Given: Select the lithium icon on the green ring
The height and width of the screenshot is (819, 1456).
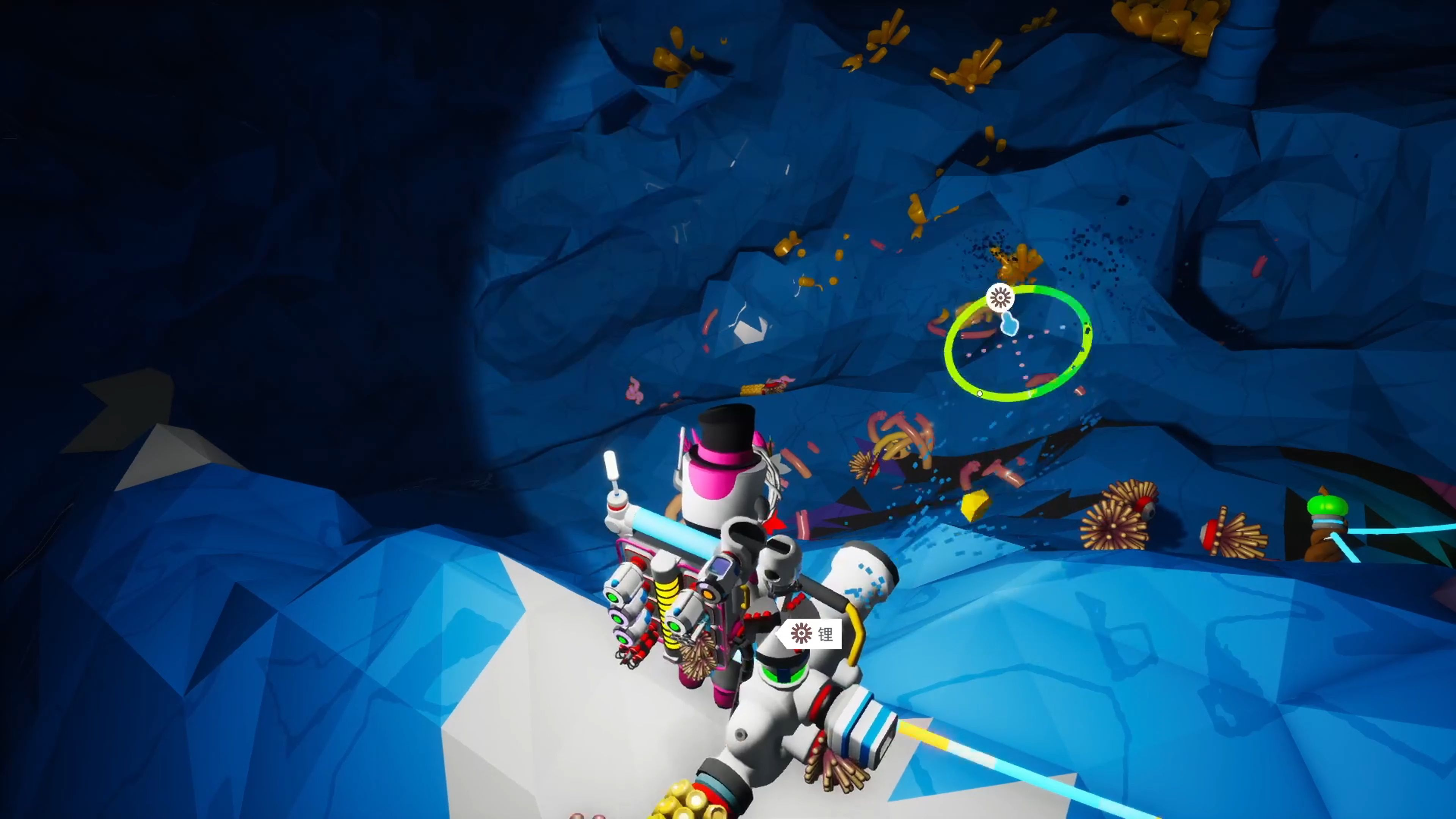Looking at the screenshot, I should tap(1000, 297).
